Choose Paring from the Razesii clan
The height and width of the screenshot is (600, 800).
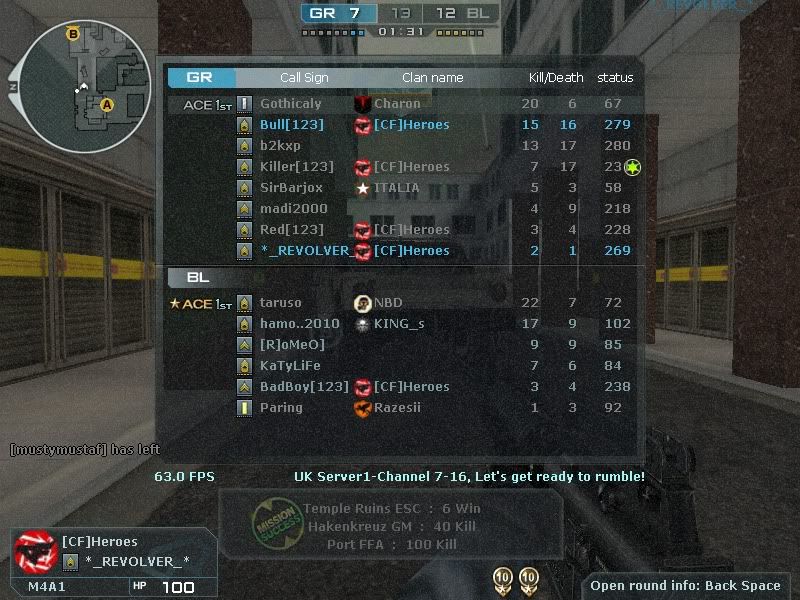[281, 408]
